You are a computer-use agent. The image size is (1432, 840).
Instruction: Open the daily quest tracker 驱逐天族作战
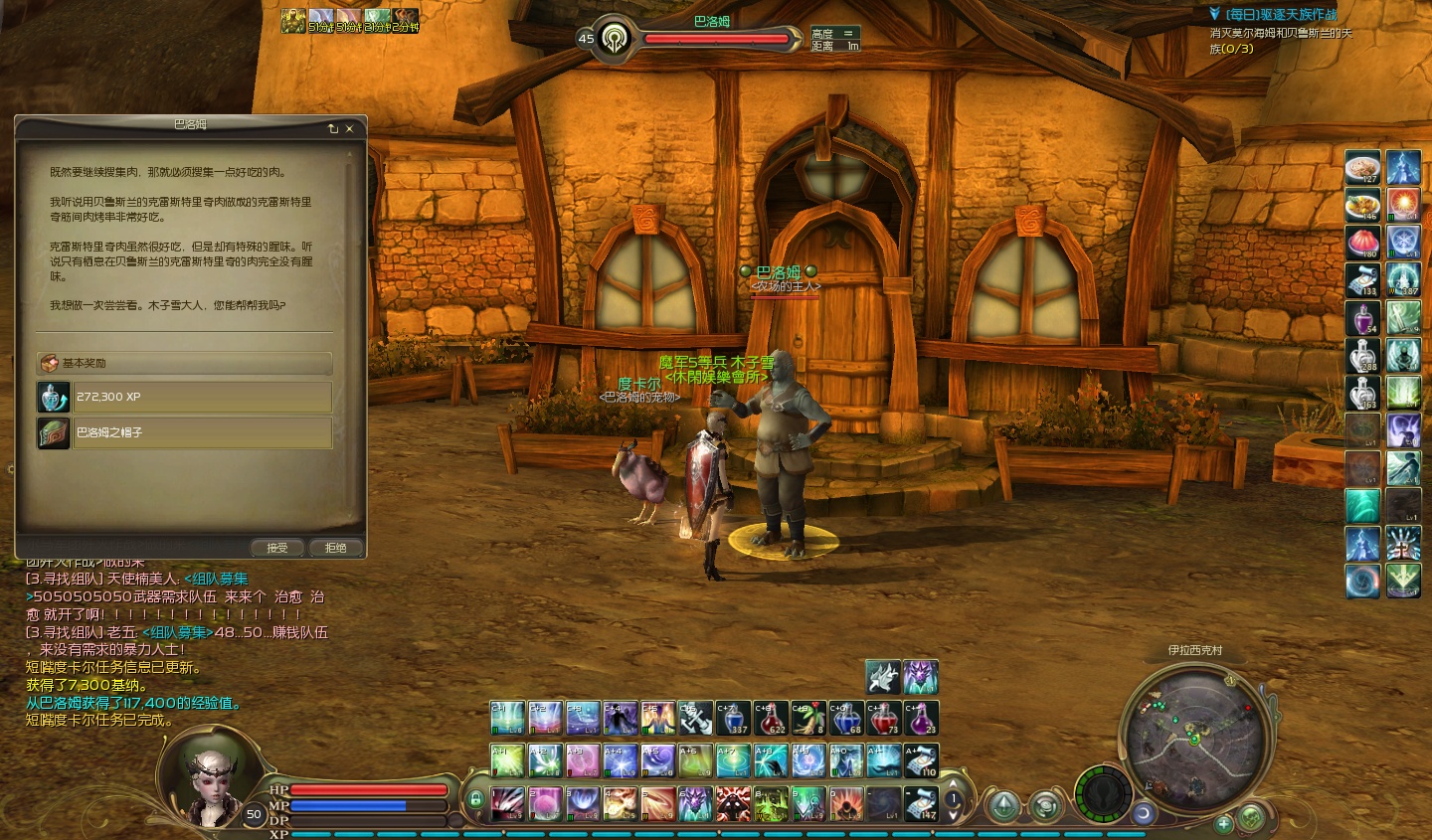click(1281, 15)
